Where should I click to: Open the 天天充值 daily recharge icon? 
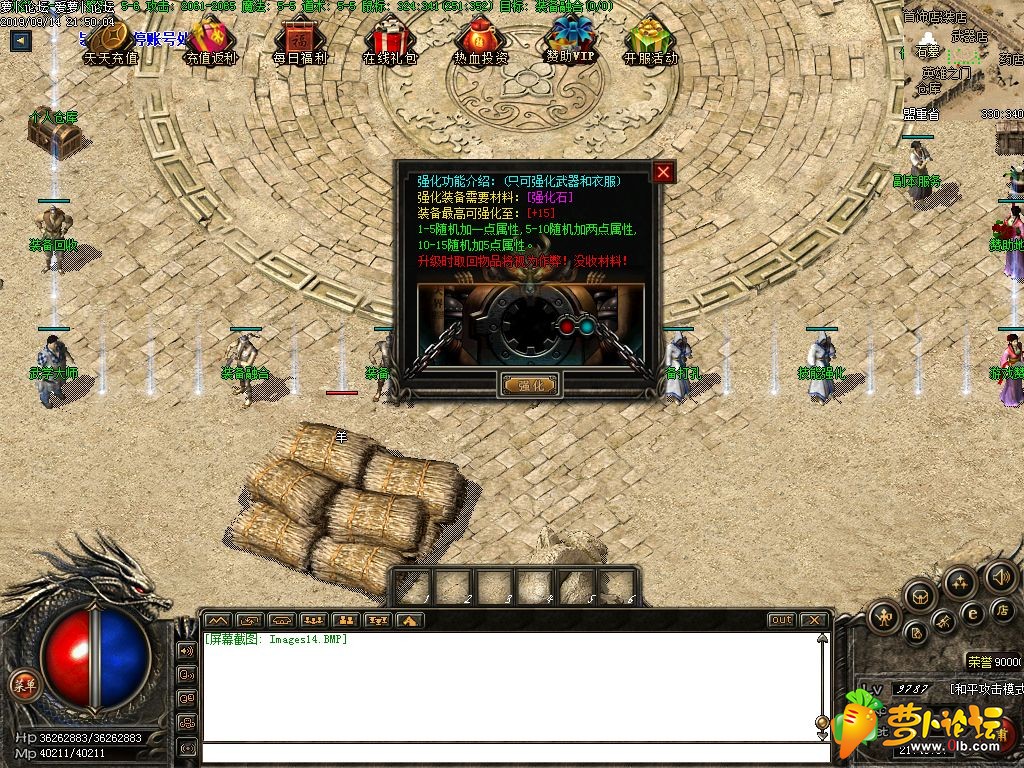point(110,42)
